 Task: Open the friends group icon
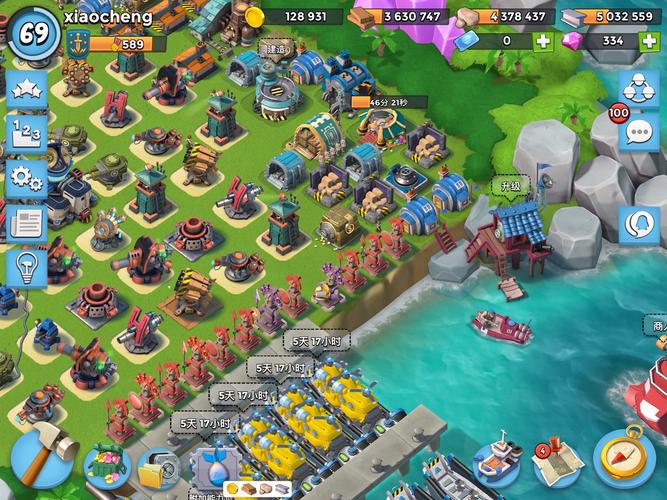point(637,88)
